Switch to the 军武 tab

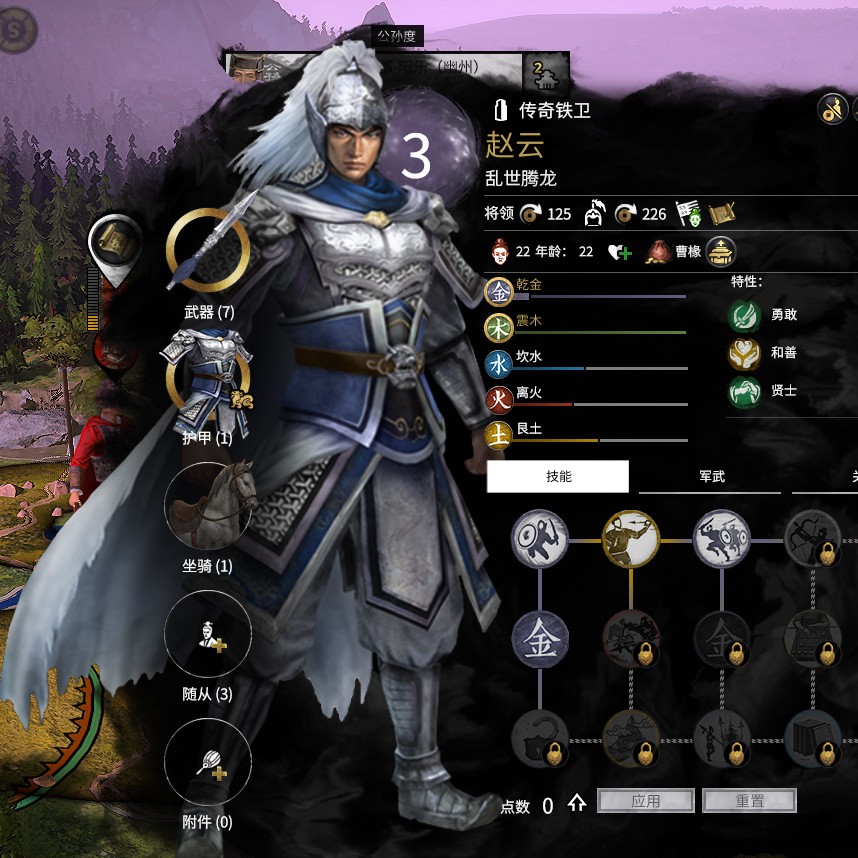(711, 477)
